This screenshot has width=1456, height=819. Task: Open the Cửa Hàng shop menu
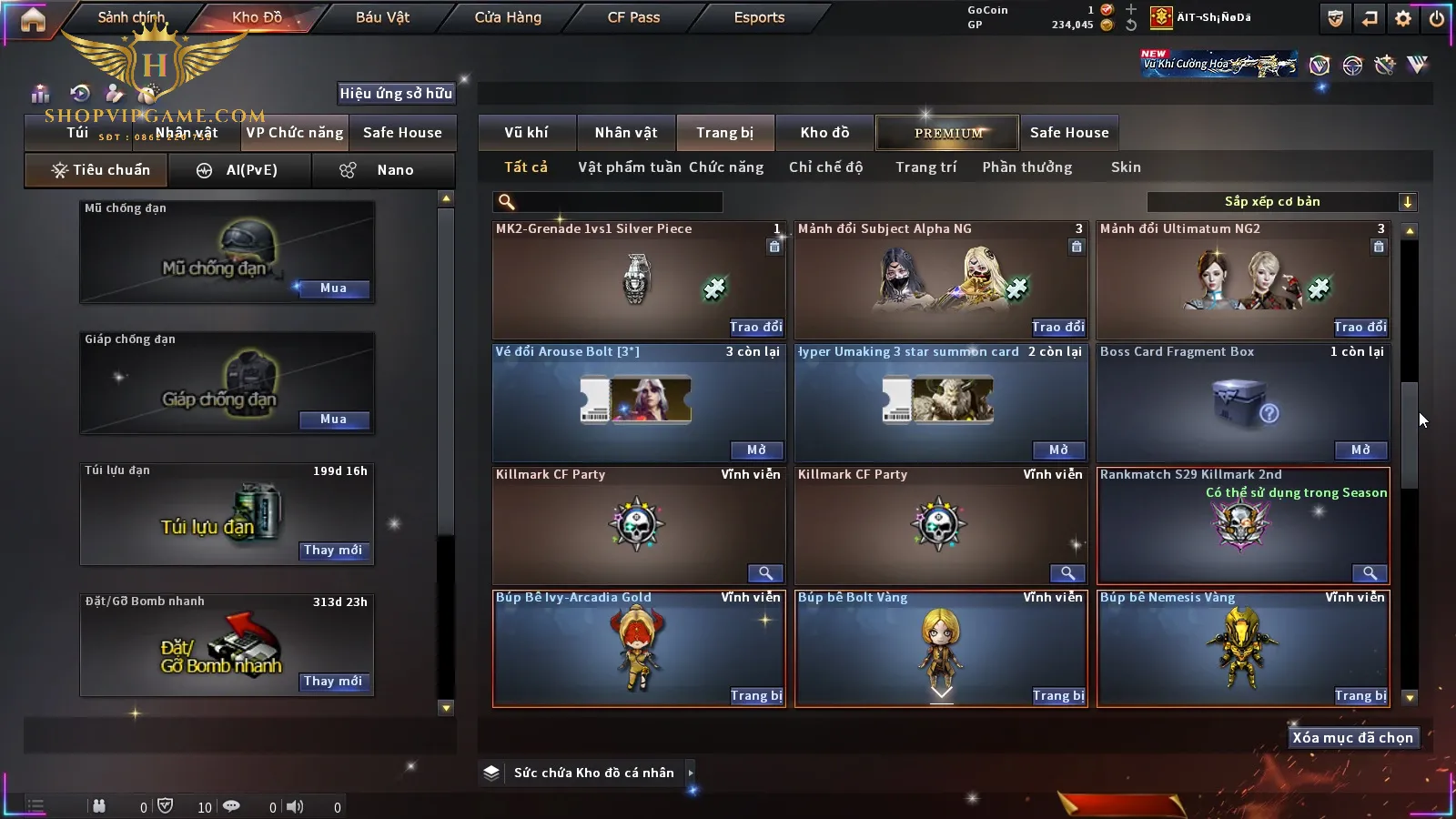[x=508, y=17]
